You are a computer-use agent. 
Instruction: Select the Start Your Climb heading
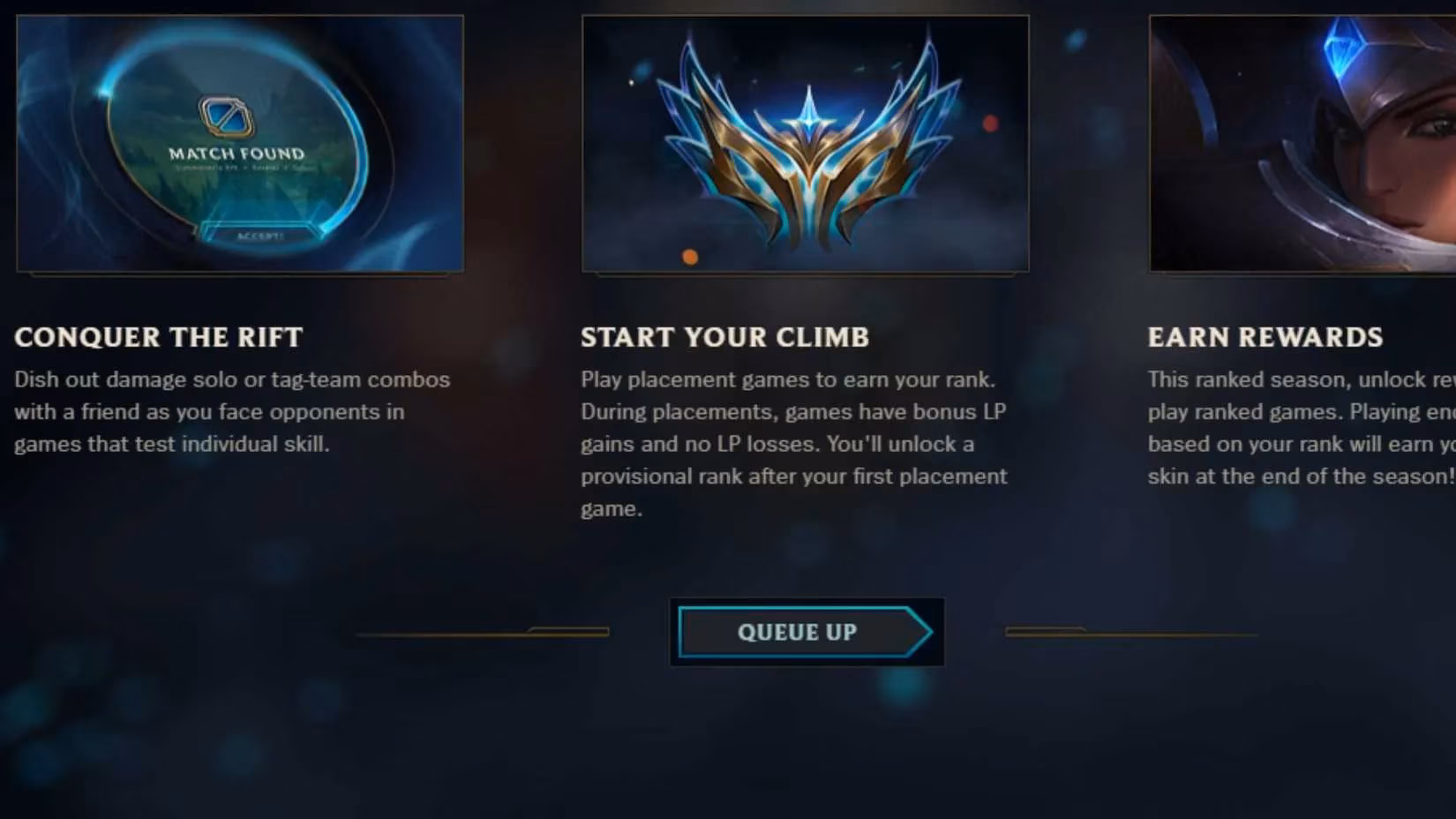click(x=724, y=337)
